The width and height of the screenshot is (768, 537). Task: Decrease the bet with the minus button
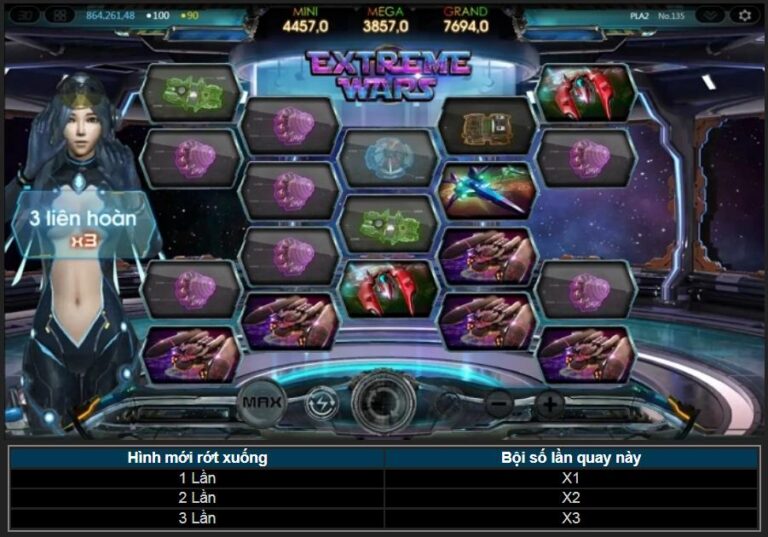point(499,405)
